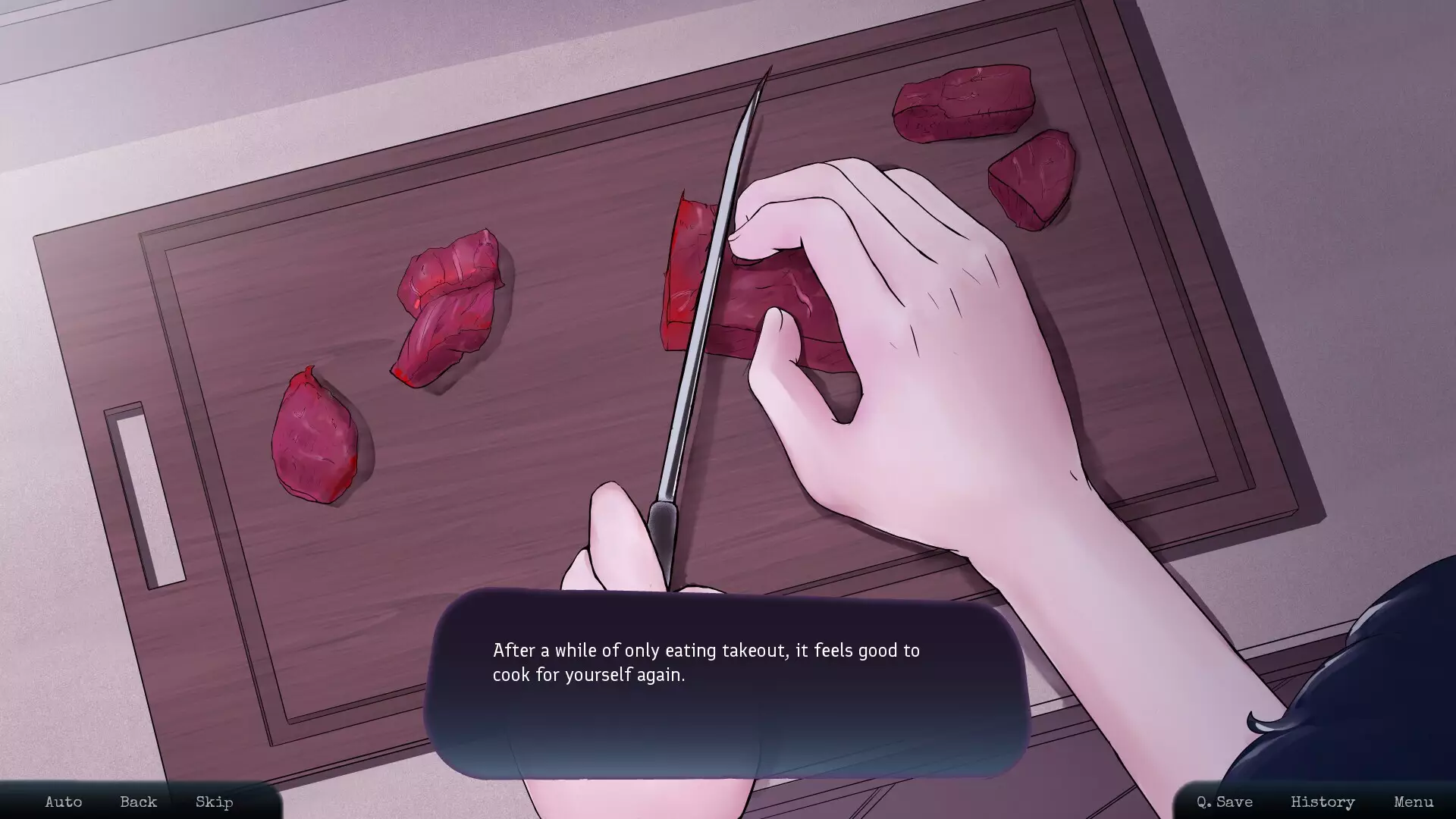This screenshot has width=1456, height=819.
Task: Click the Auto button to auto-advance text
Action: click(63, 802)
